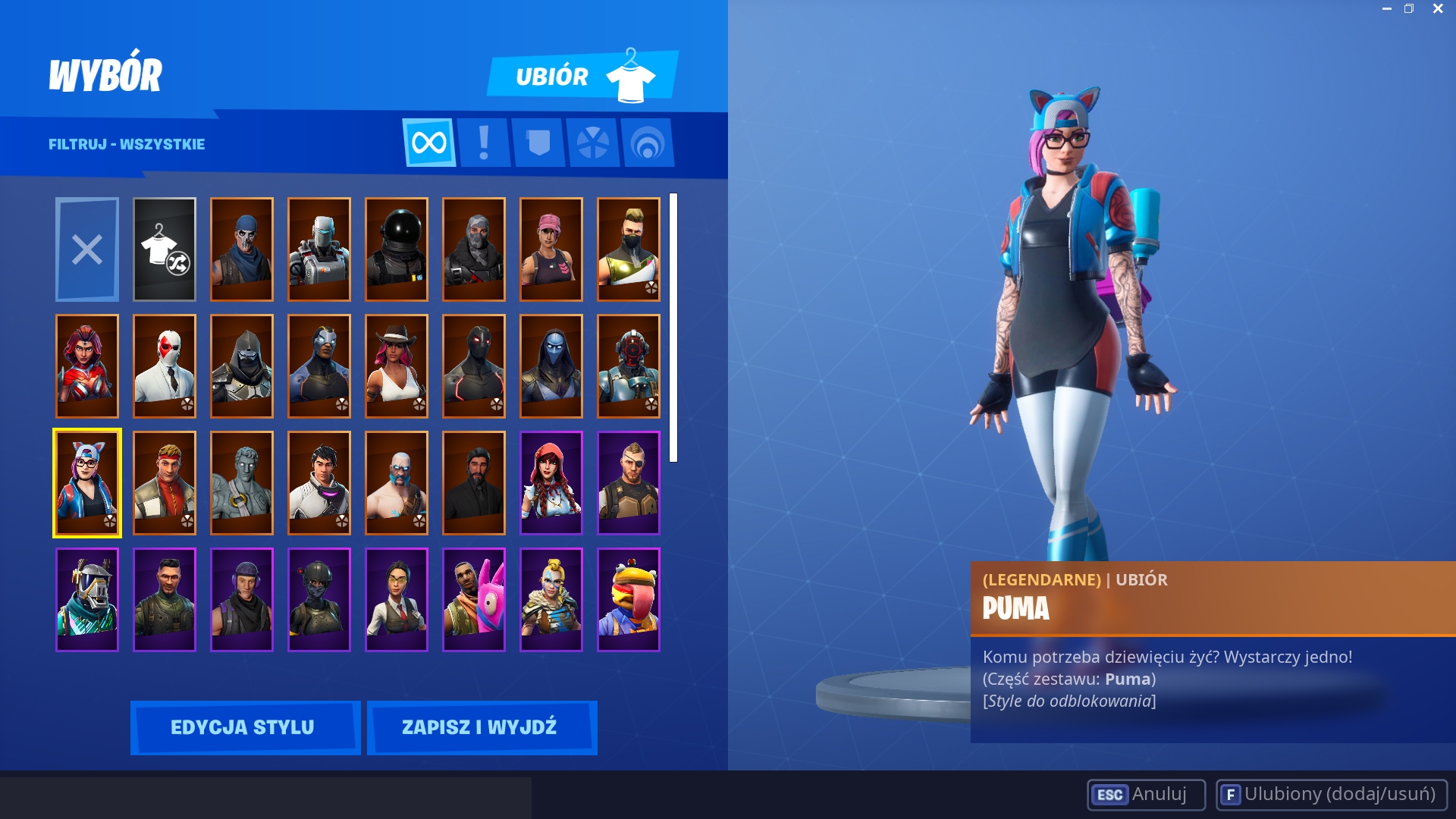1456x819 pixels.
Task: Click the banner shield filter icon
Action: click(538, 143)
